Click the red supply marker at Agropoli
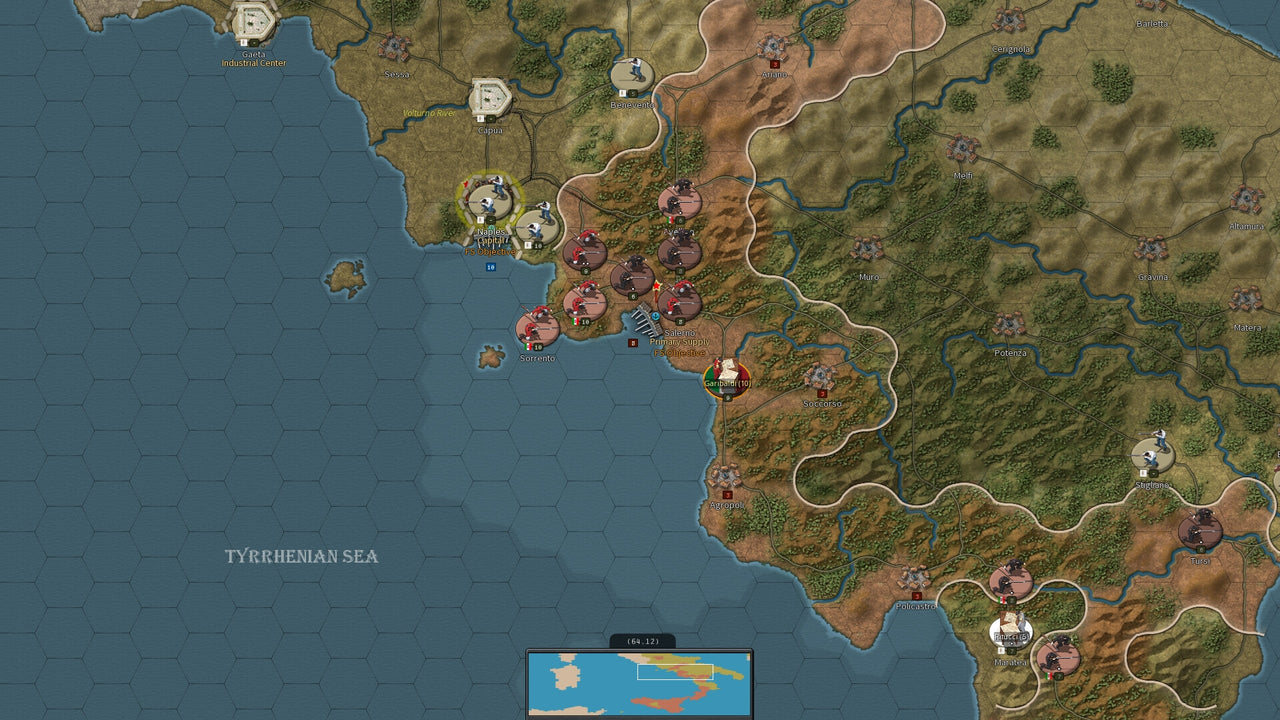This screenshot has height=720, width=1280. [x=726, y=493]
